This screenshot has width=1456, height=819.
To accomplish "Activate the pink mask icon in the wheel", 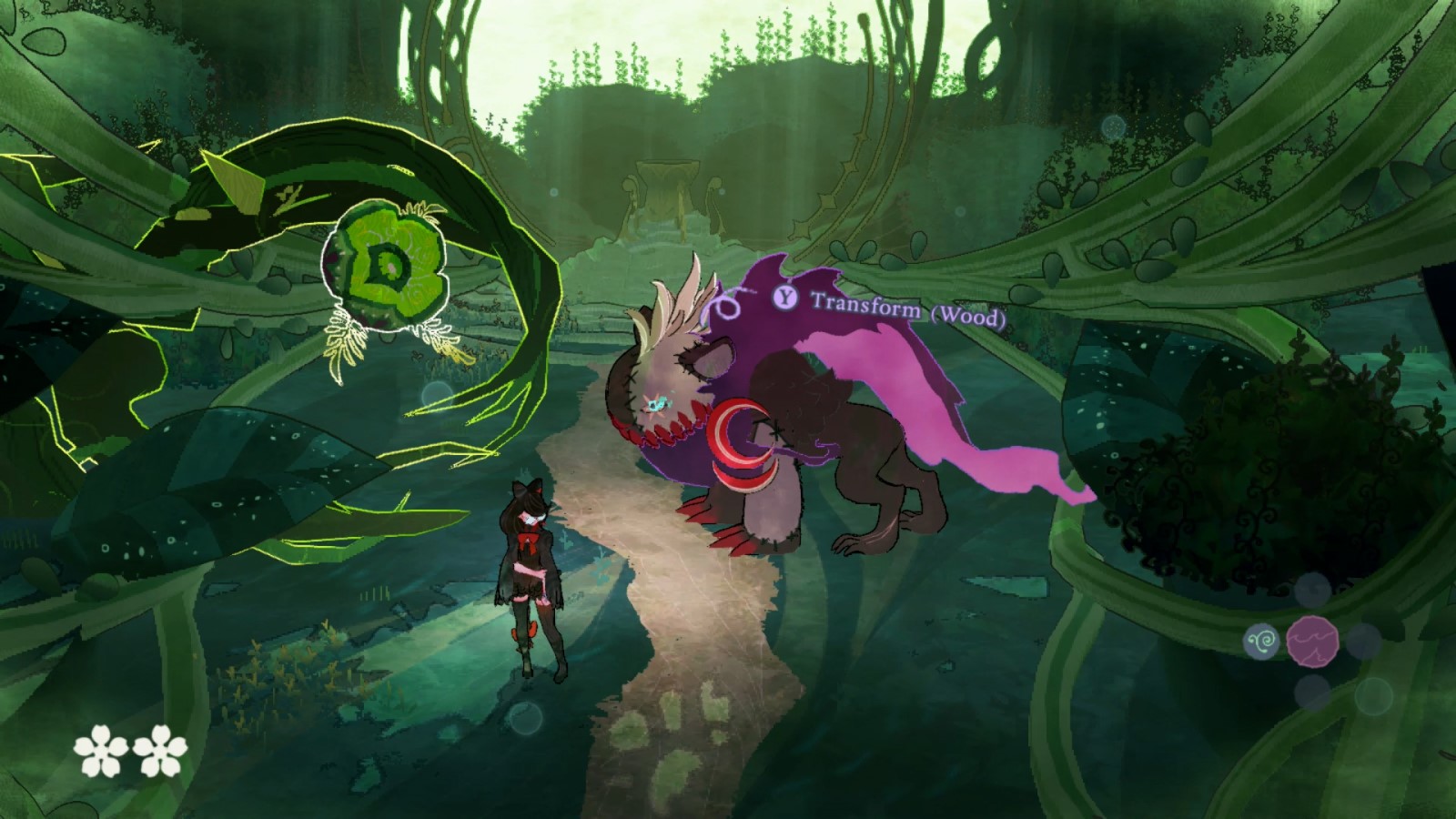I will (1312, 641).
